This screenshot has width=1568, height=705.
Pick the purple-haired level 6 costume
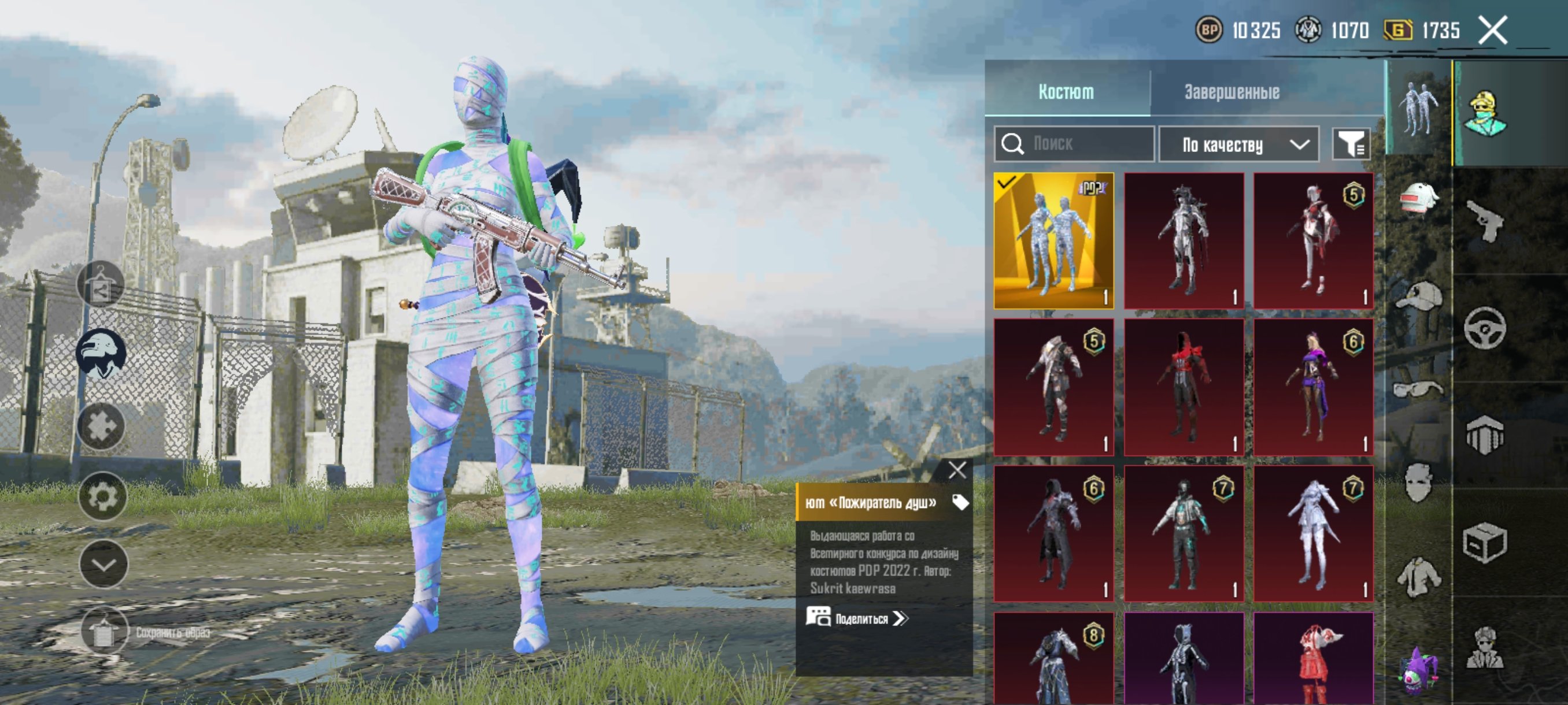(x=1313, y=387)
